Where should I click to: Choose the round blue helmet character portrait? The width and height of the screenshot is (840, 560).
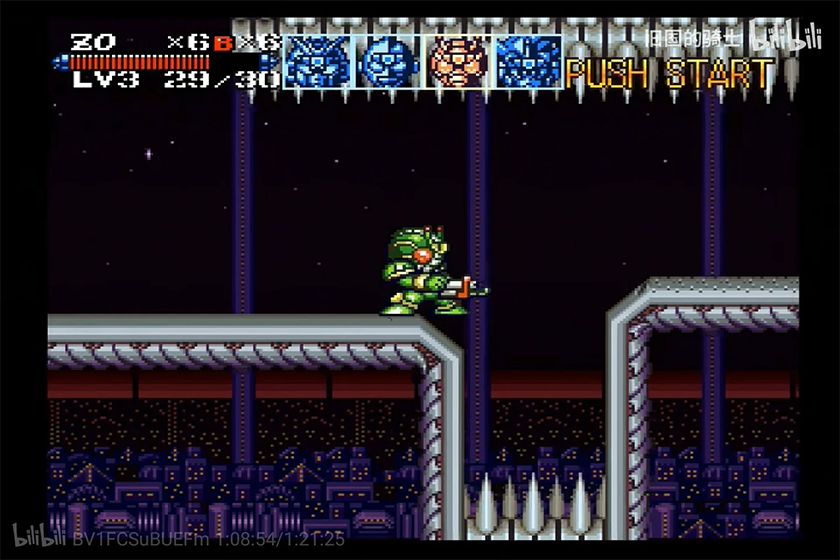tap(388, 62)
